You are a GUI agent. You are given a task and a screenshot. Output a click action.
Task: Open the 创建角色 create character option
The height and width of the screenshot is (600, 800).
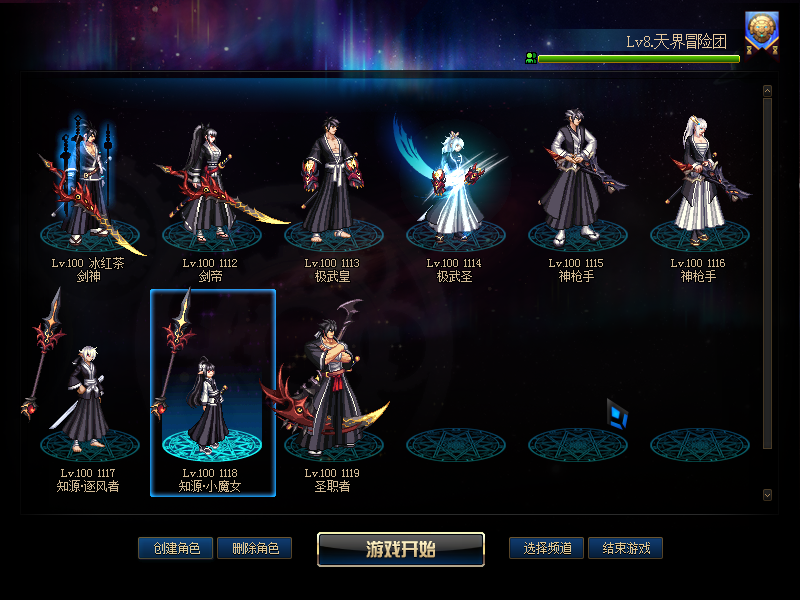point(175,548)
